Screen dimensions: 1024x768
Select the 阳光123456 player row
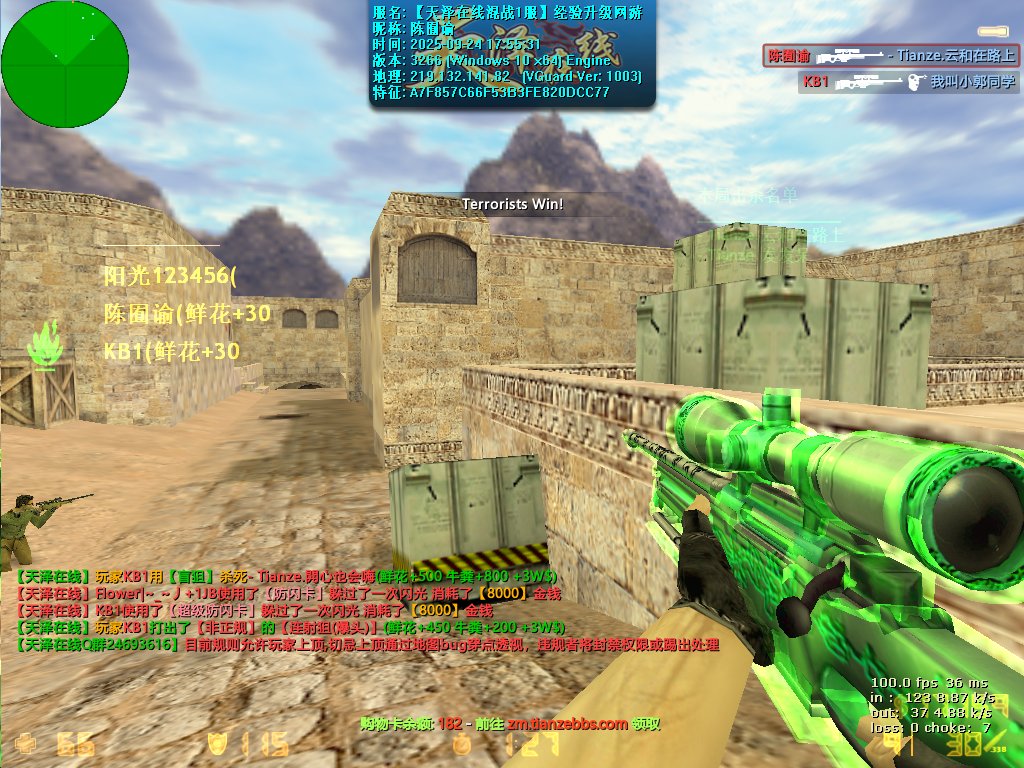[x=170, y=276]
